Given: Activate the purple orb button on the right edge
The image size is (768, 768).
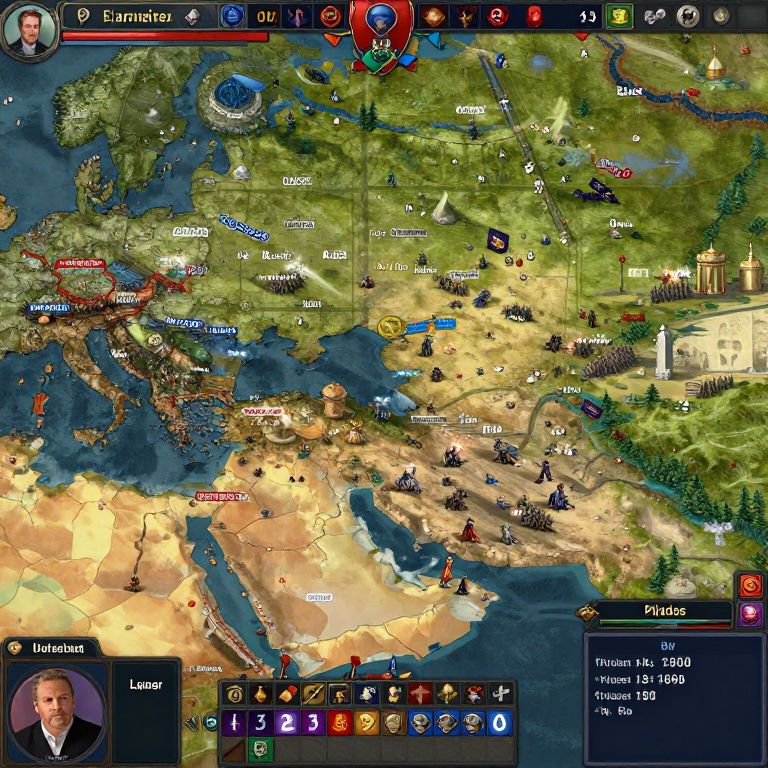Looking at the screenshot, I should point(750,614).
